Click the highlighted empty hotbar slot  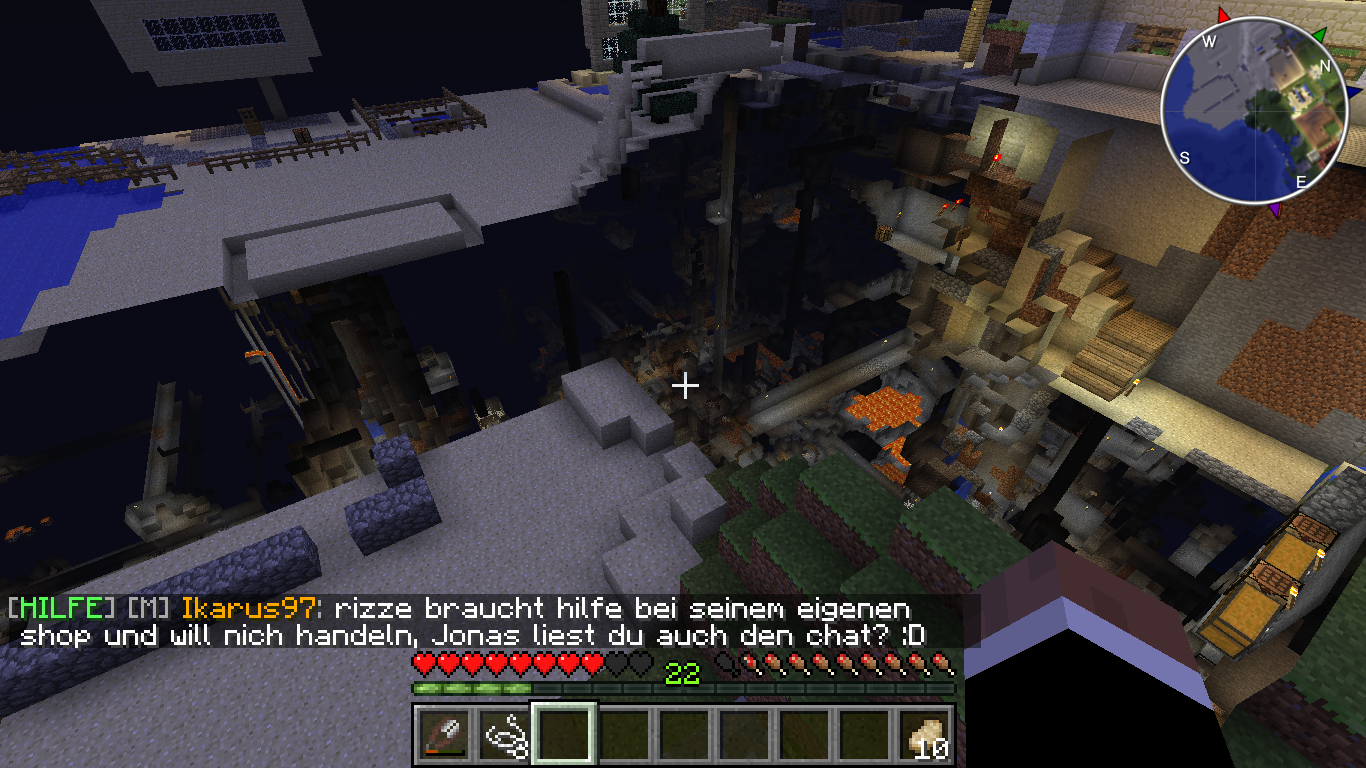pyautogui.click(x=564, y=735)
